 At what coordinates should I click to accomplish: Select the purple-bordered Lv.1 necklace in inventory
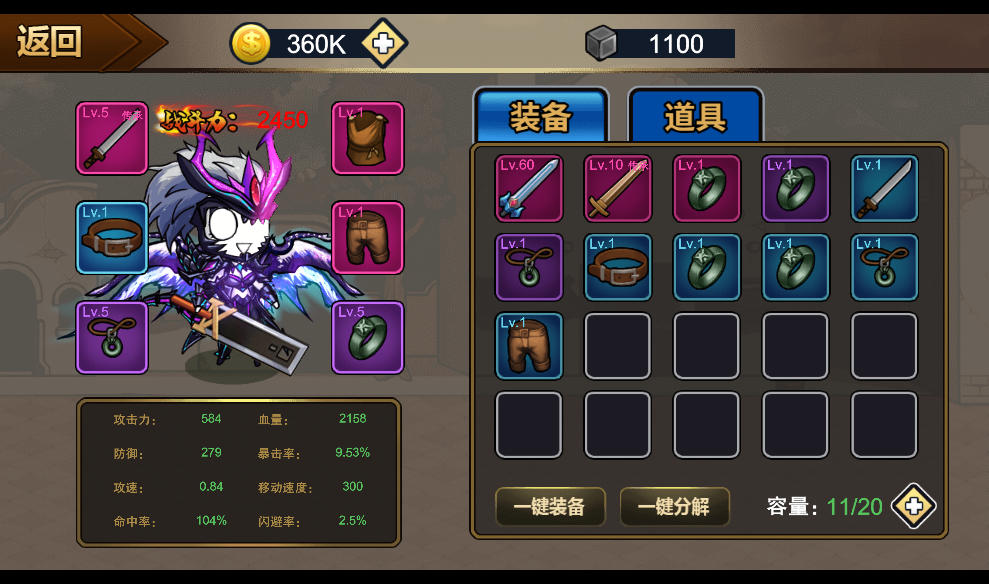click(x=529, y=267)
